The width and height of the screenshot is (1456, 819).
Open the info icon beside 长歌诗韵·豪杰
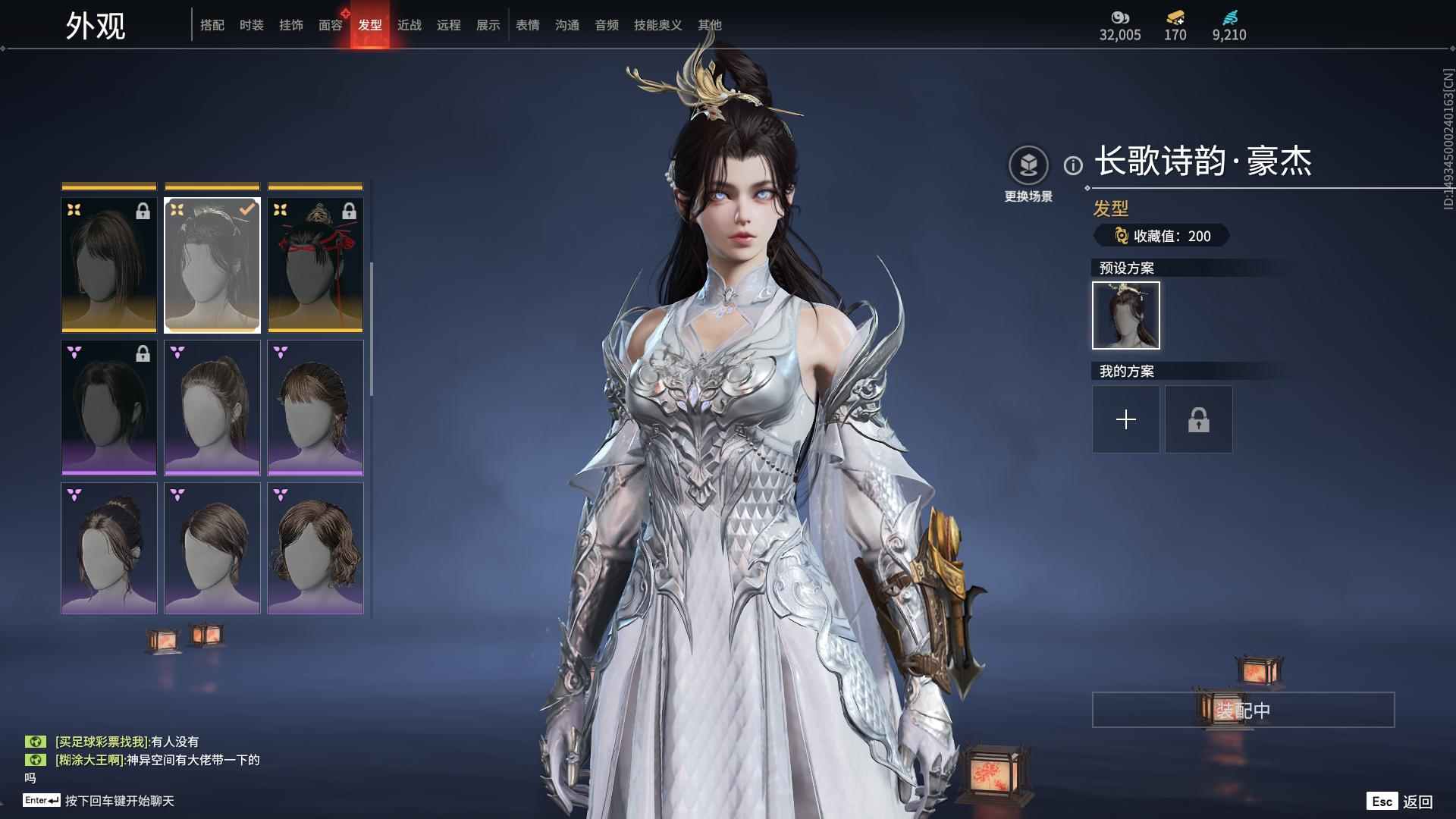click(x=1073, y=165)
